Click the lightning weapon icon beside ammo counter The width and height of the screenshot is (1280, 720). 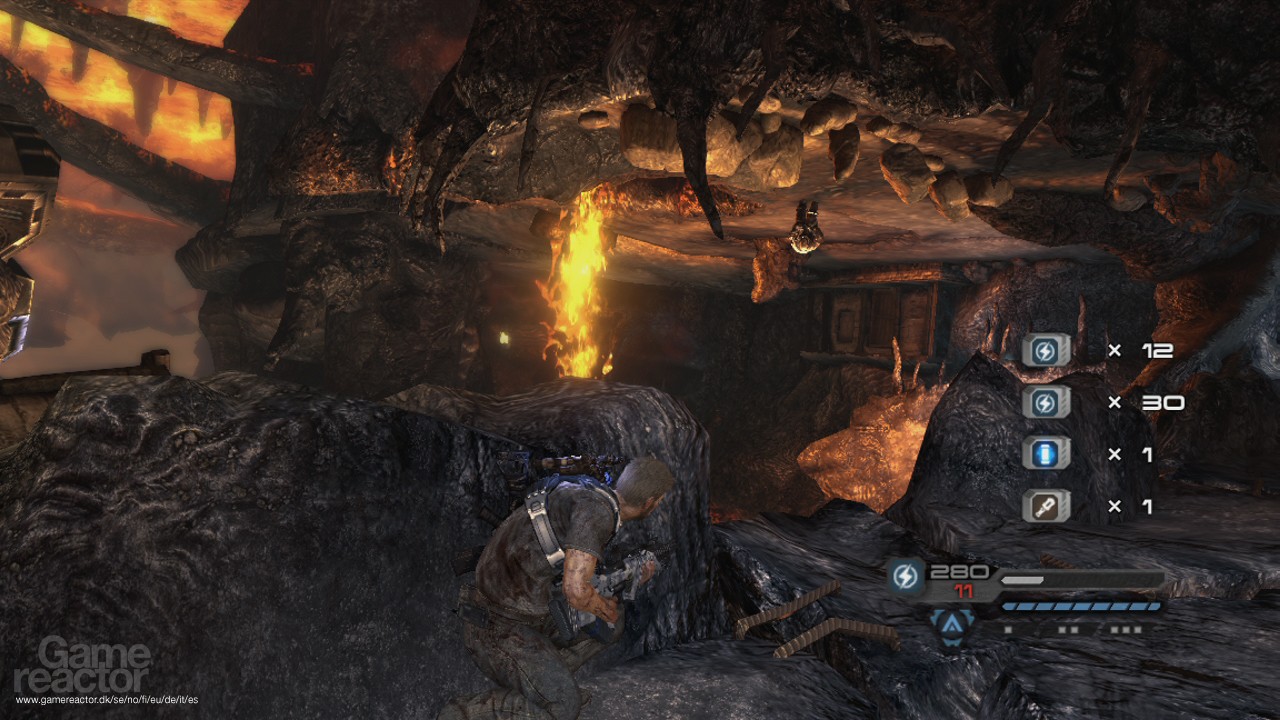click(x=906, y=577)
